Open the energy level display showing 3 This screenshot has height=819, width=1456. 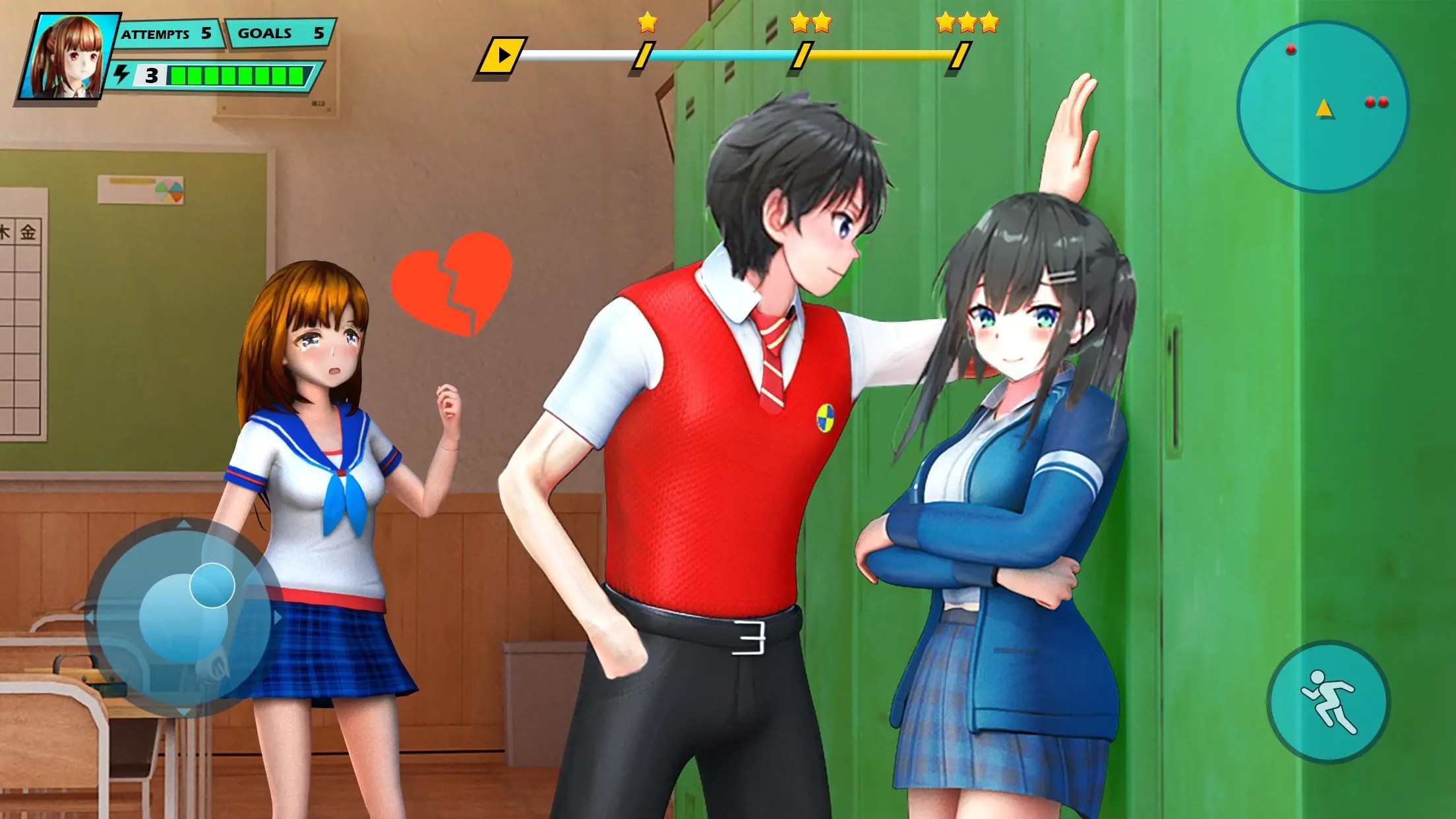click(153, 76)
